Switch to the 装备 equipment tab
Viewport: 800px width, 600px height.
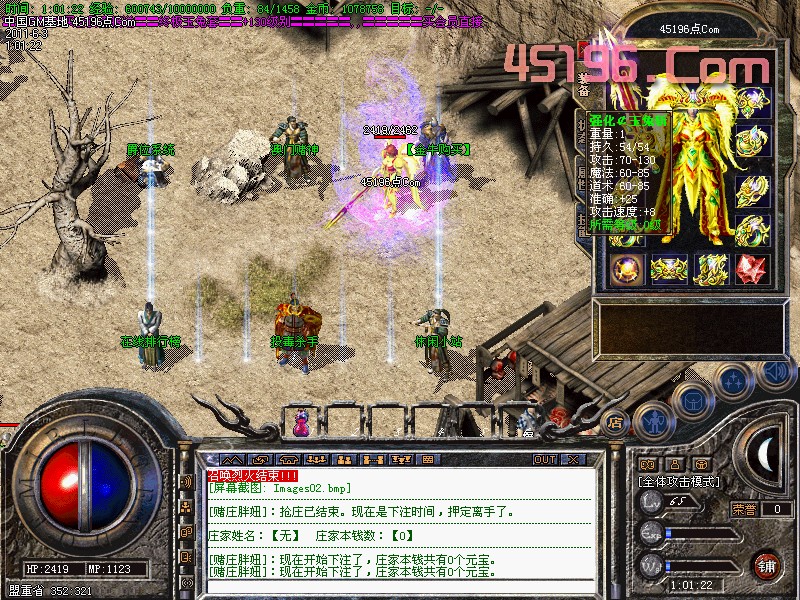583,83
